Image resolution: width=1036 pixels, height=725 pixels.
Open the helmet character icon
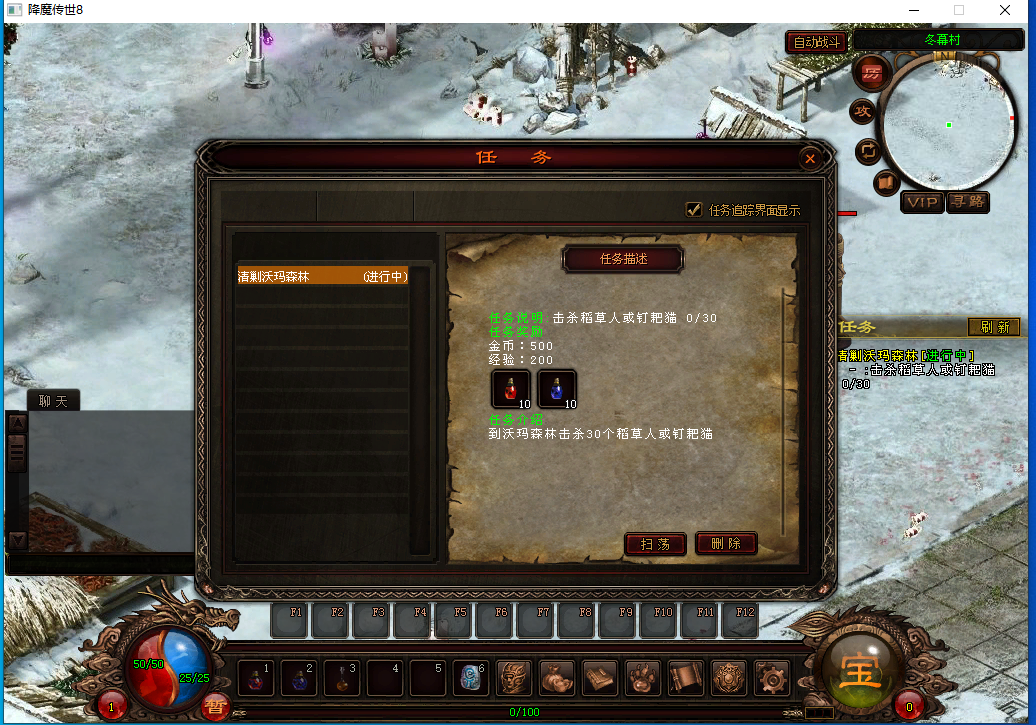pos(514,677)
